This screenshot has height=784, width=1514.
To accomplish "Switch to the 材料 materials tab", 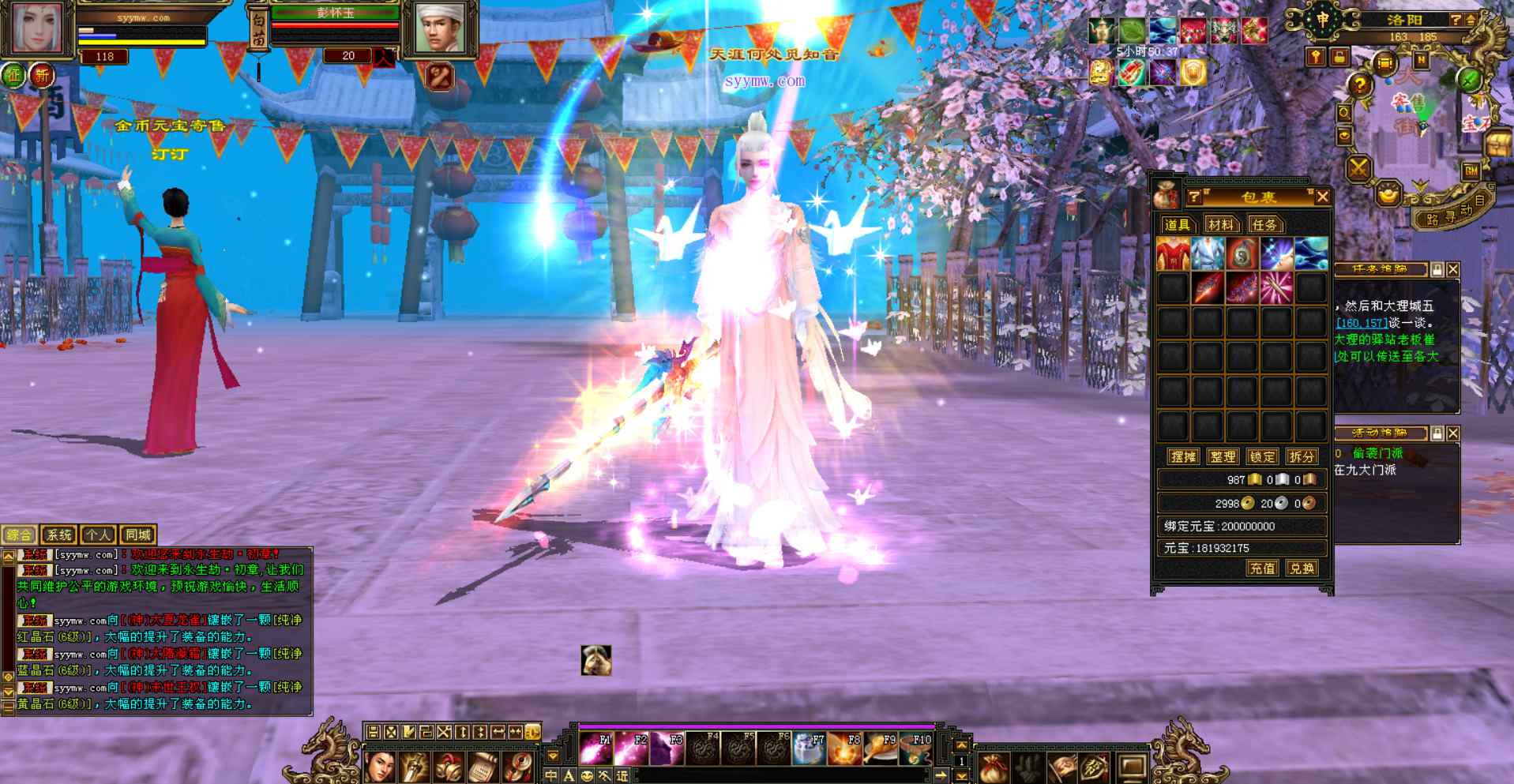I will 1220,225.
